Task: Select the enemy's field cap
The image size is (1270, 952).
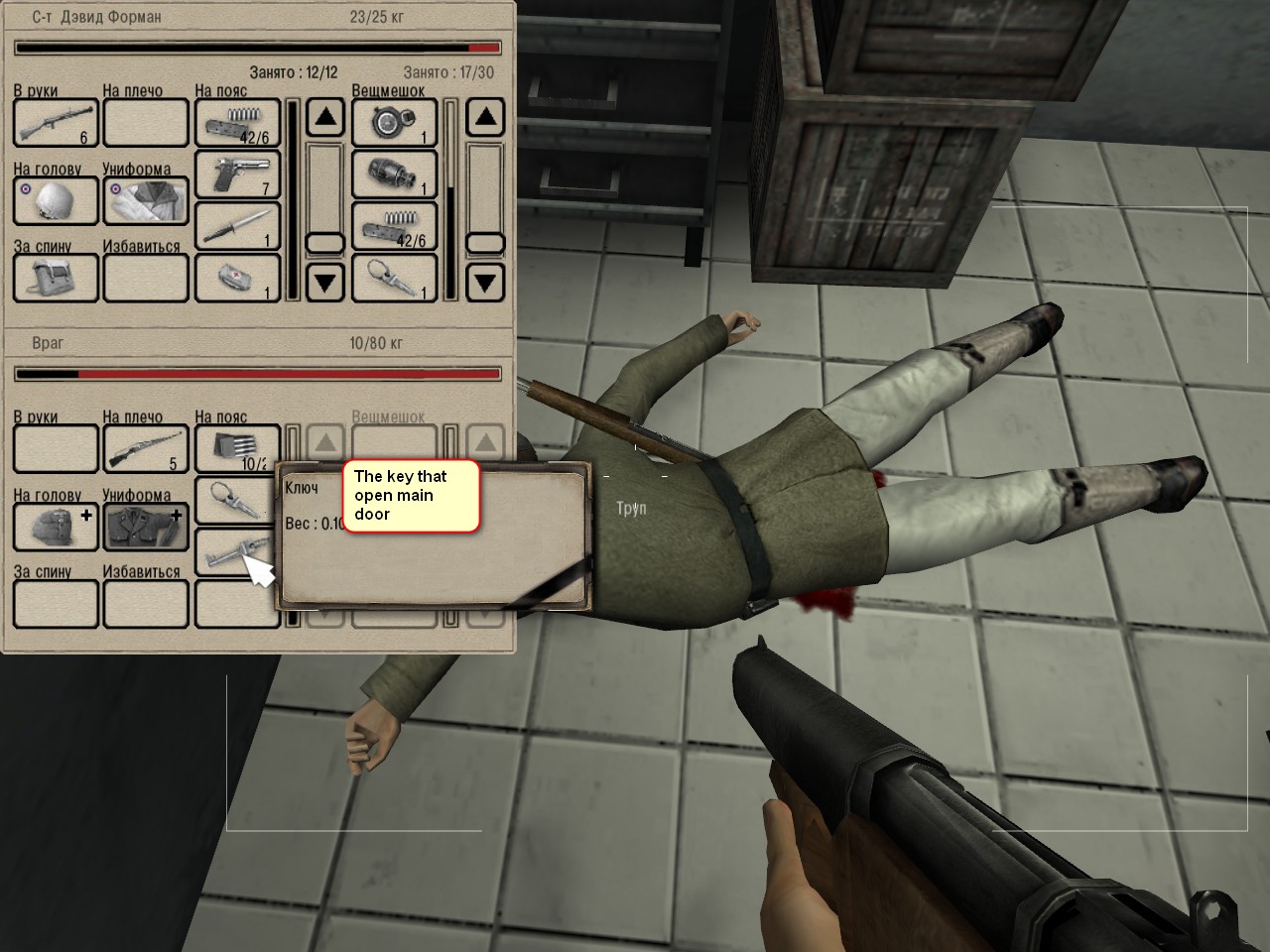Action: (x=56, y=527)
